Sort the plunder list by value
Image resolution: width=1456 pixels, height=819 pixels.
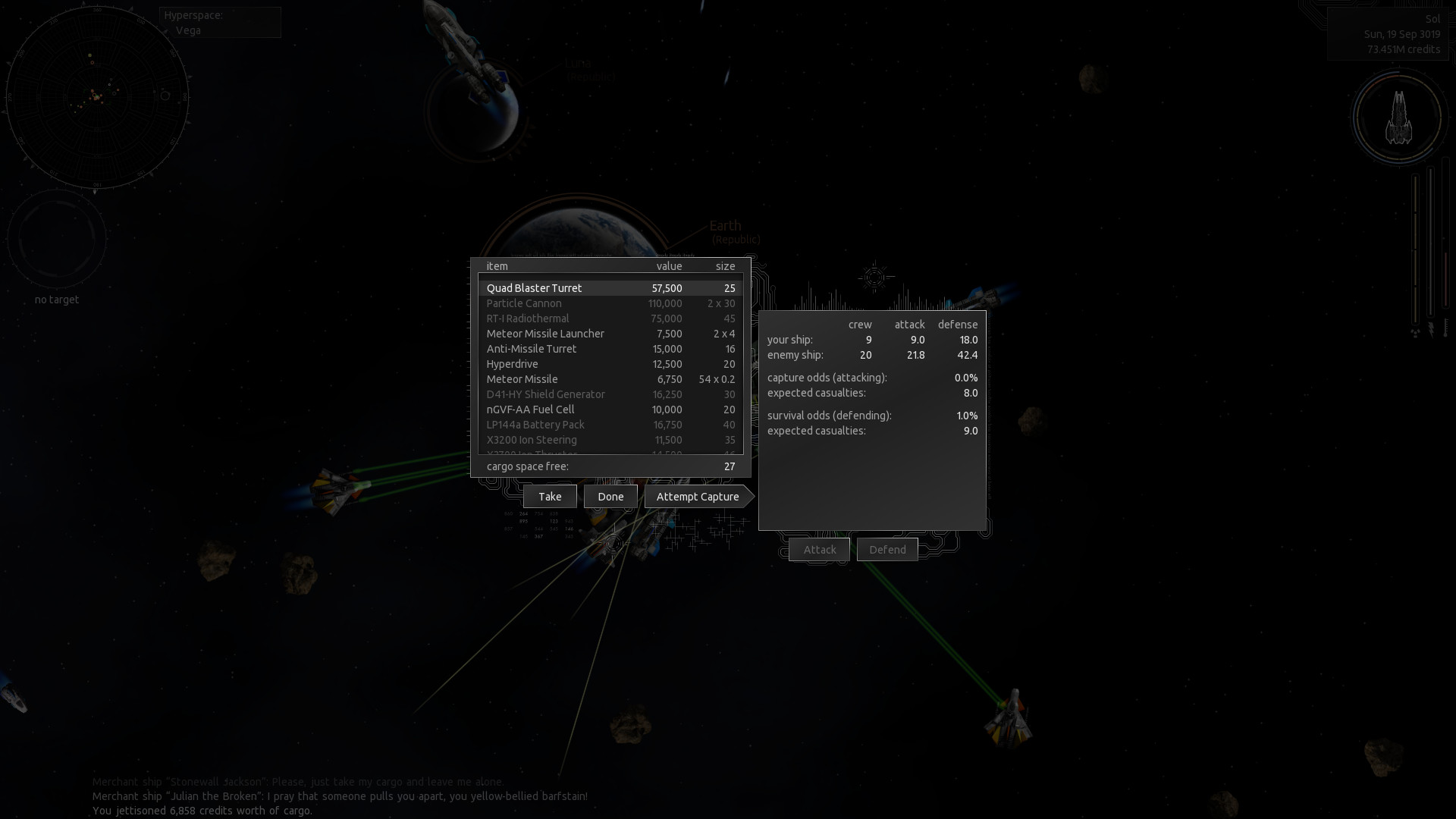669,266
